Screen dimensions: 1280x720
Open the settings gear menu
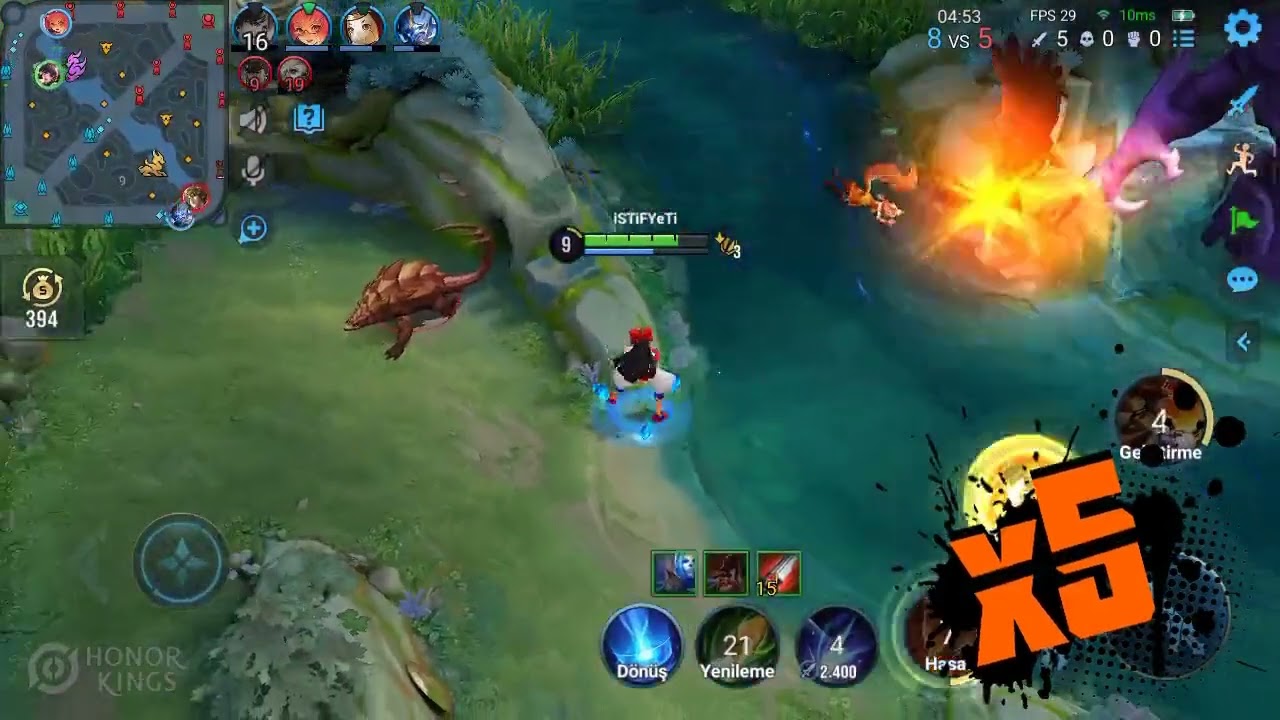(1243, 29)
